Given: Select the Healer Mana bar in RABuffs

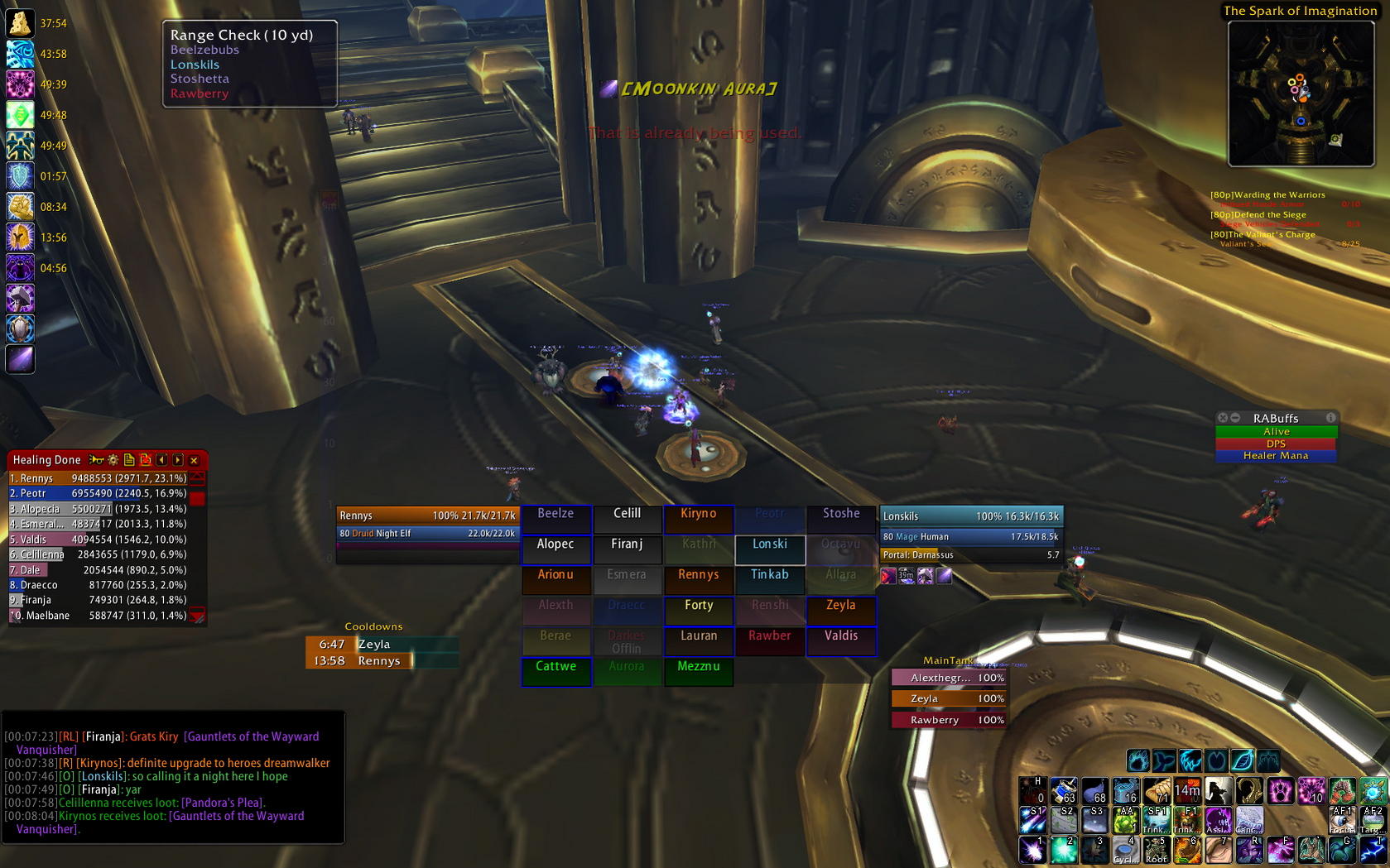Looking at the screenshot, I should pos(1276,456).
